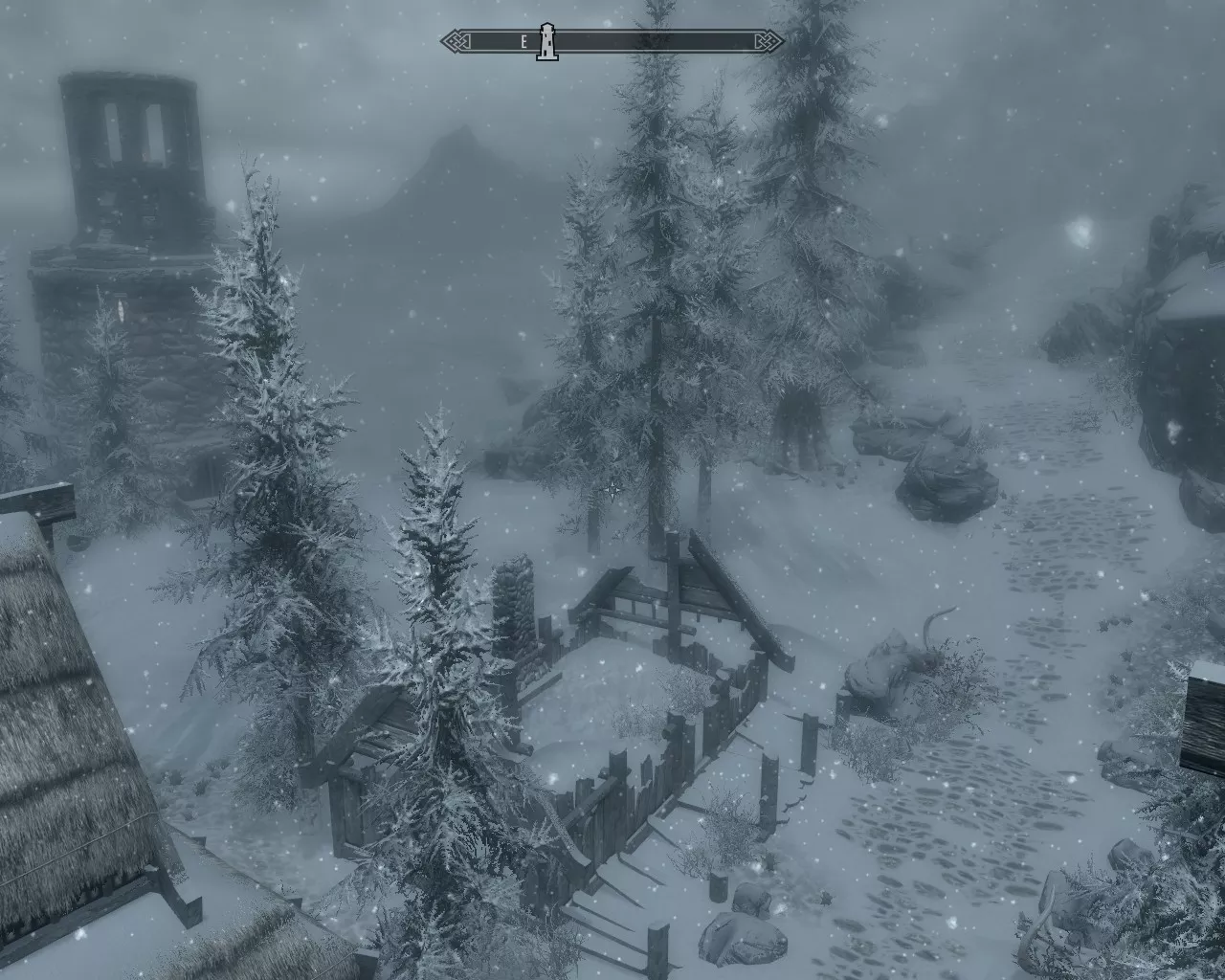Viewport: 1225px width, 980px height.
Task: Select the East letter on the compass bar
Action: [524, 42]
